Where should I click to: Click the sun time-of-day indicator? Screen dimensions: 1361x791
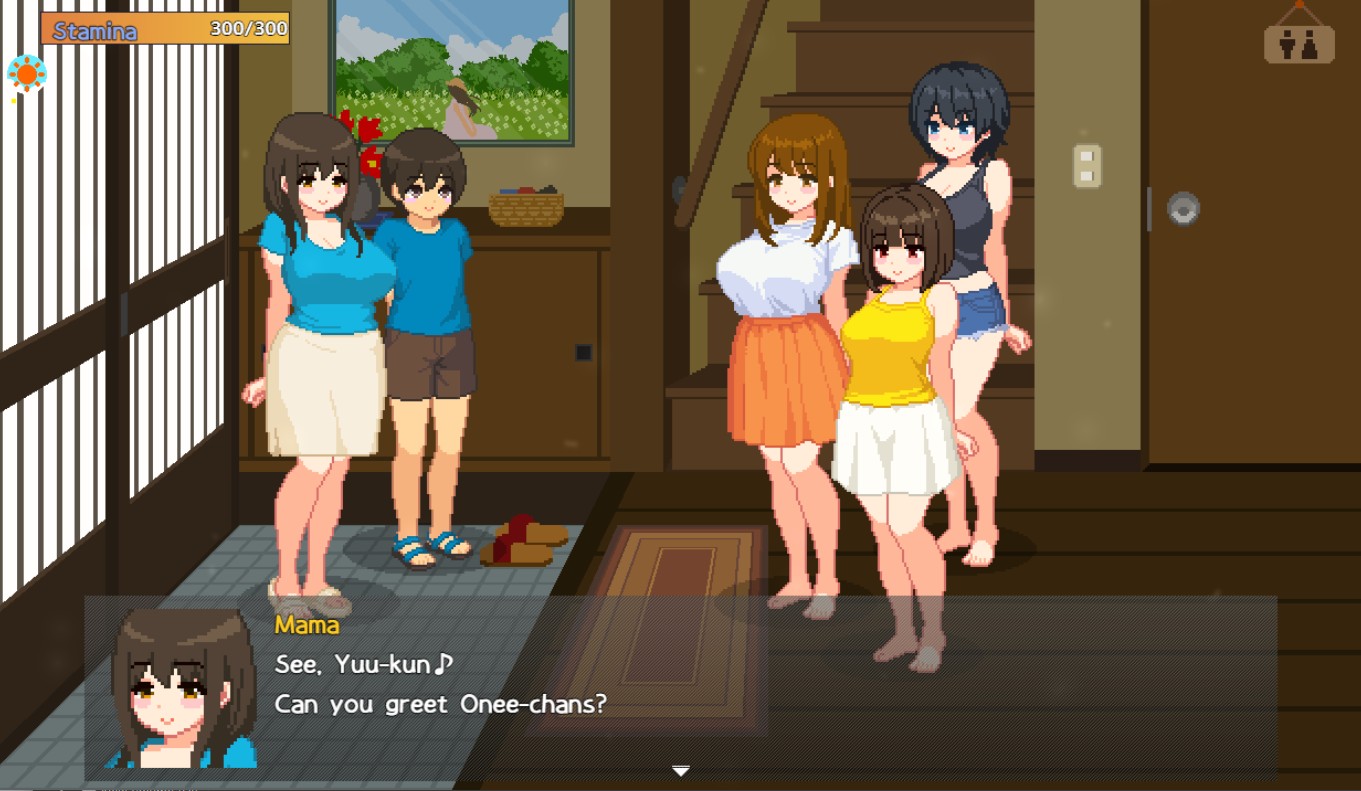point(27,75)
